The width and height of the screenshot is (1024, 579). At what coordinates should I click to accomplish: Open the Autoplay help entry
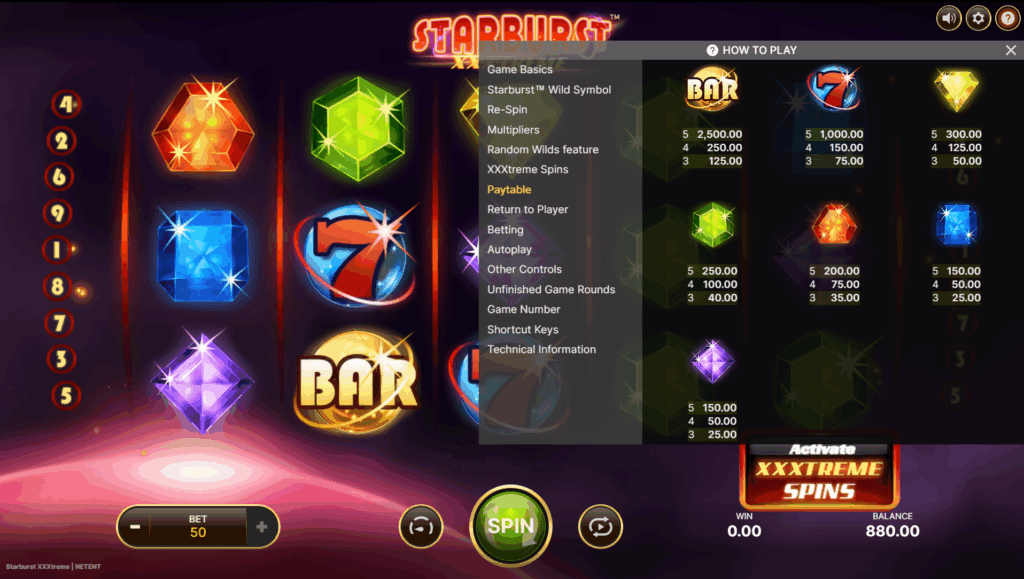point(509,250)
